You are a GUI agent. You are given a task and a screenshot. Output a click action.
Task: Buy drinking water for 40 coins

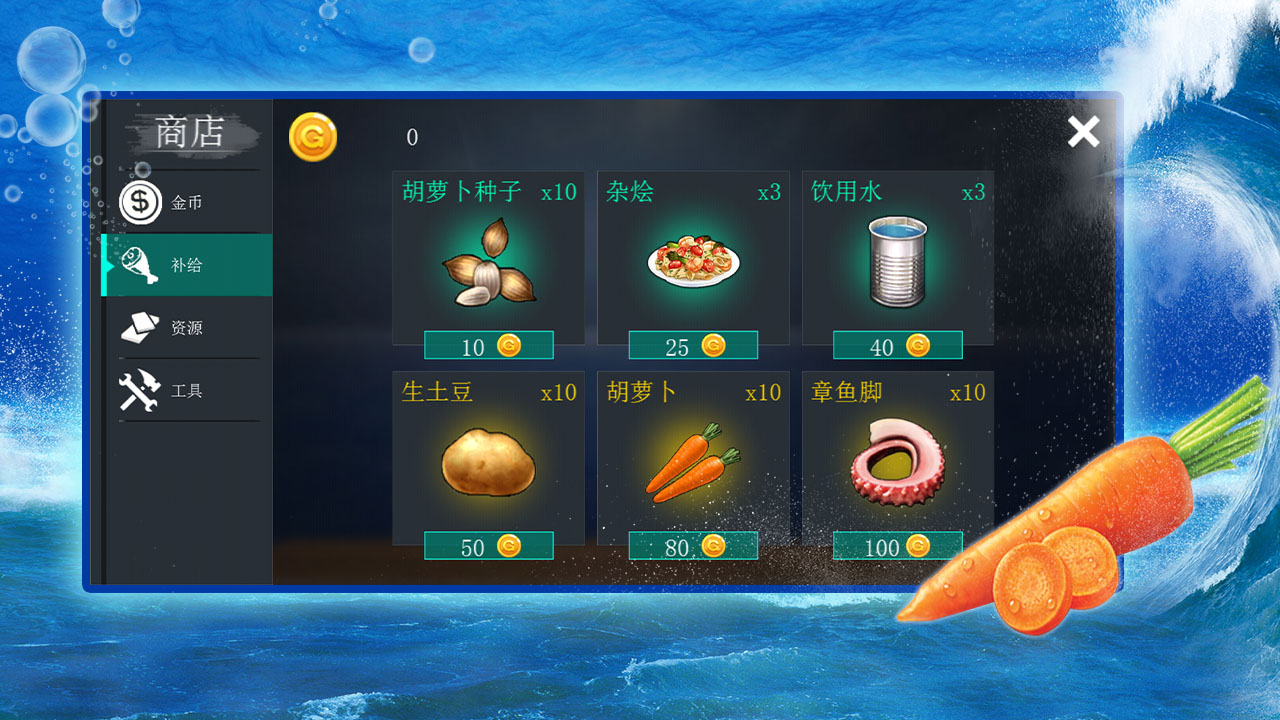(x=897, y=345)
